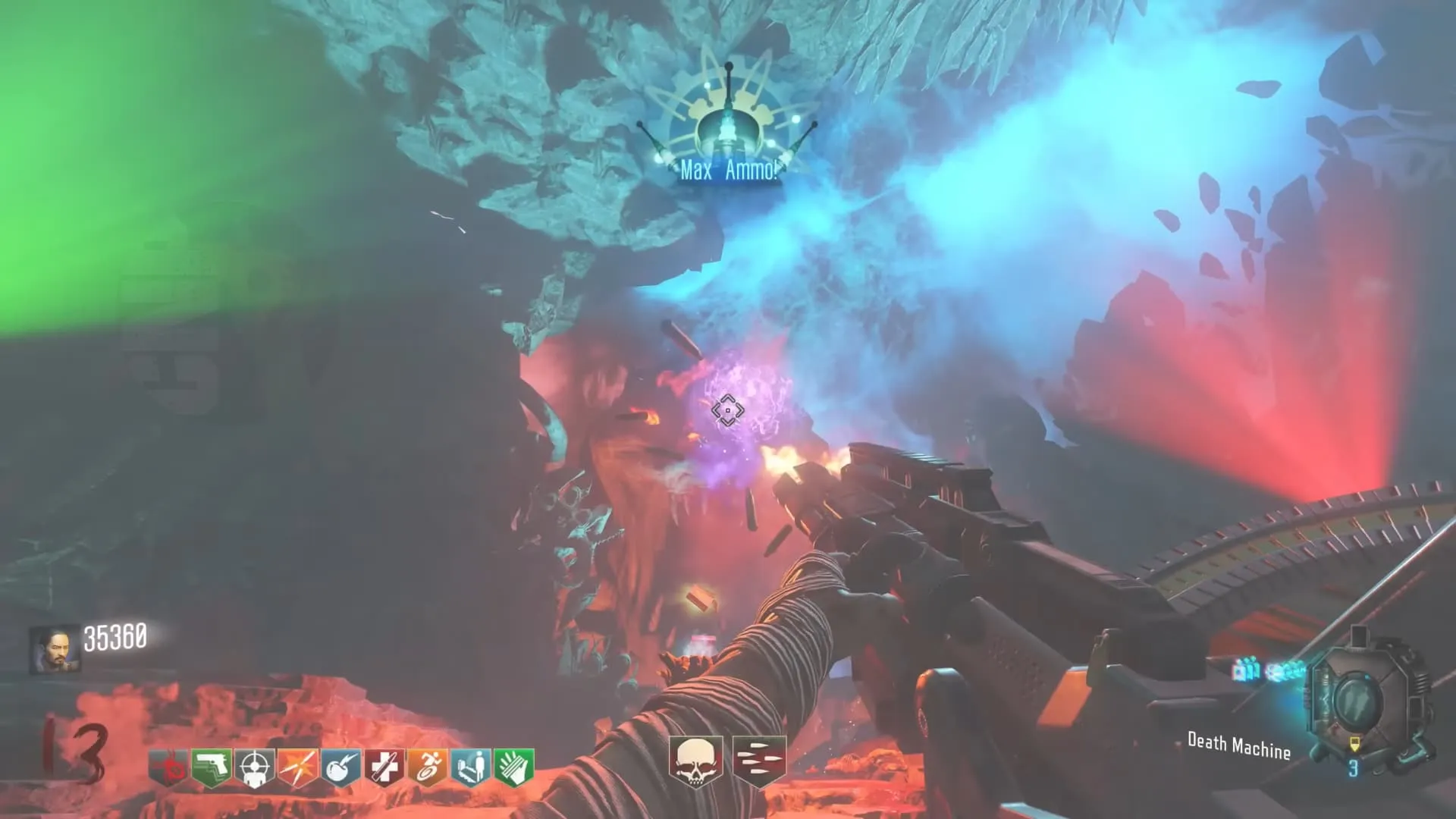
Task: Click the Deadshot crosshair perk icon
Action: click(255, 767)
